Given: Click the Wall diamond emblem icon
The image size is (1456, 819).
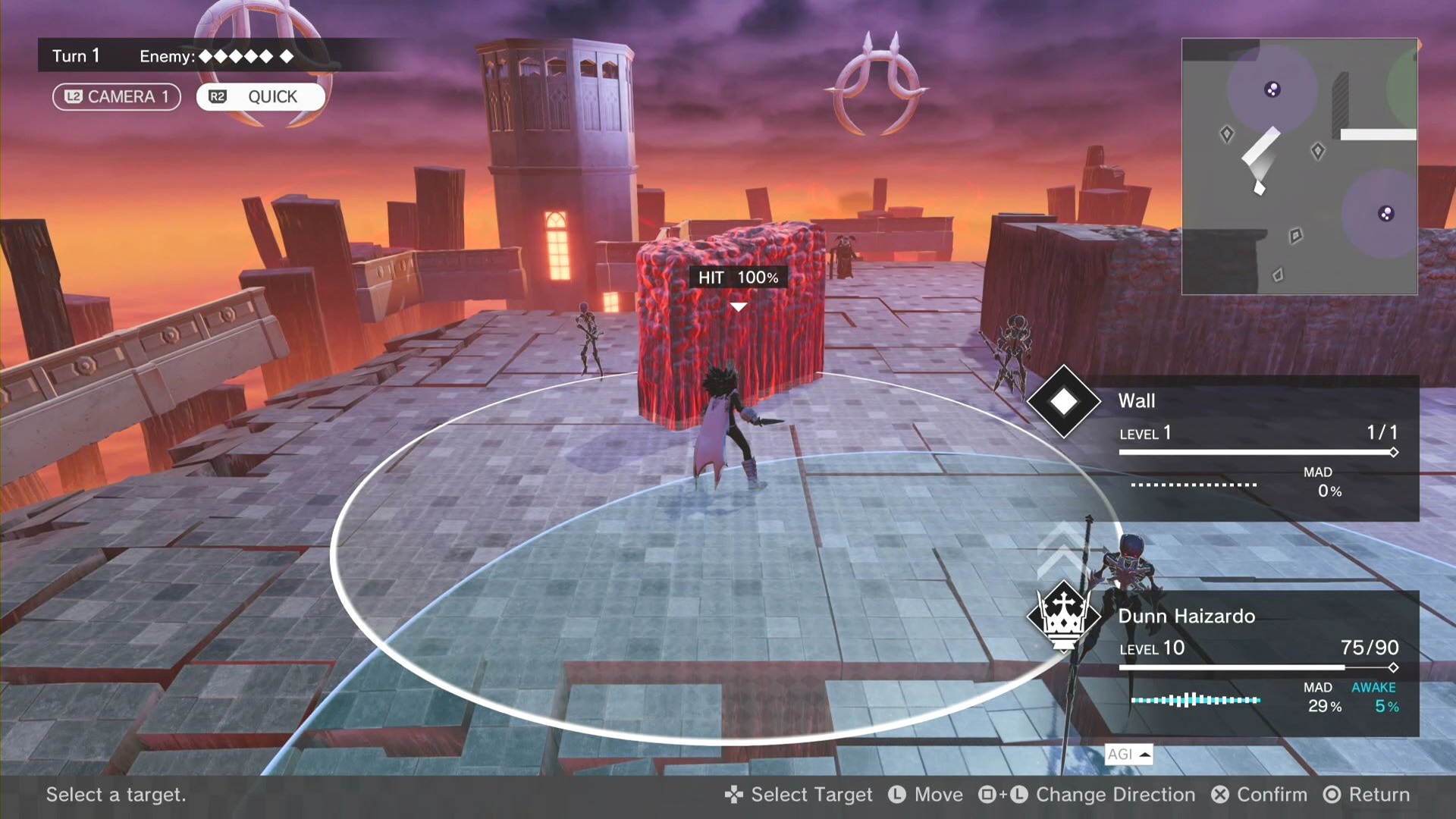Looking at the screenshot, I should tap(1063, 402).
